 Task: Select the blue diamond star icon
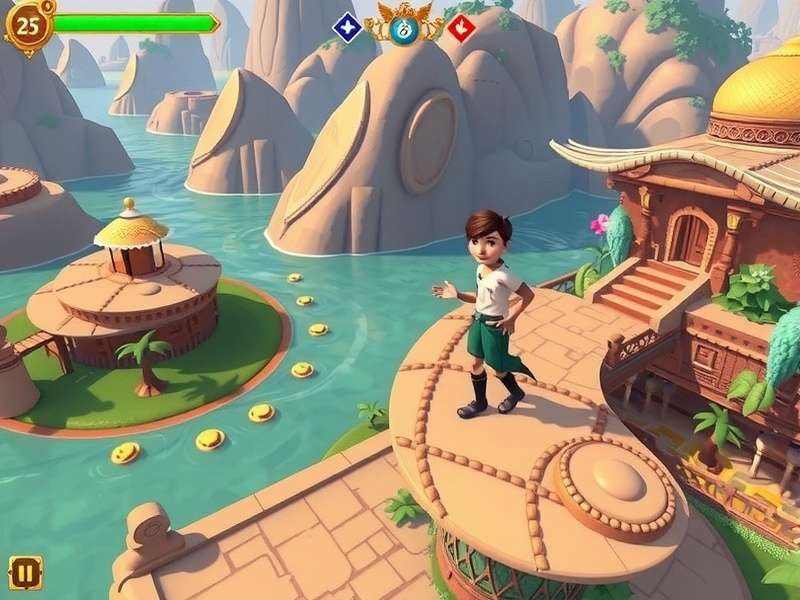coord(347,27)
